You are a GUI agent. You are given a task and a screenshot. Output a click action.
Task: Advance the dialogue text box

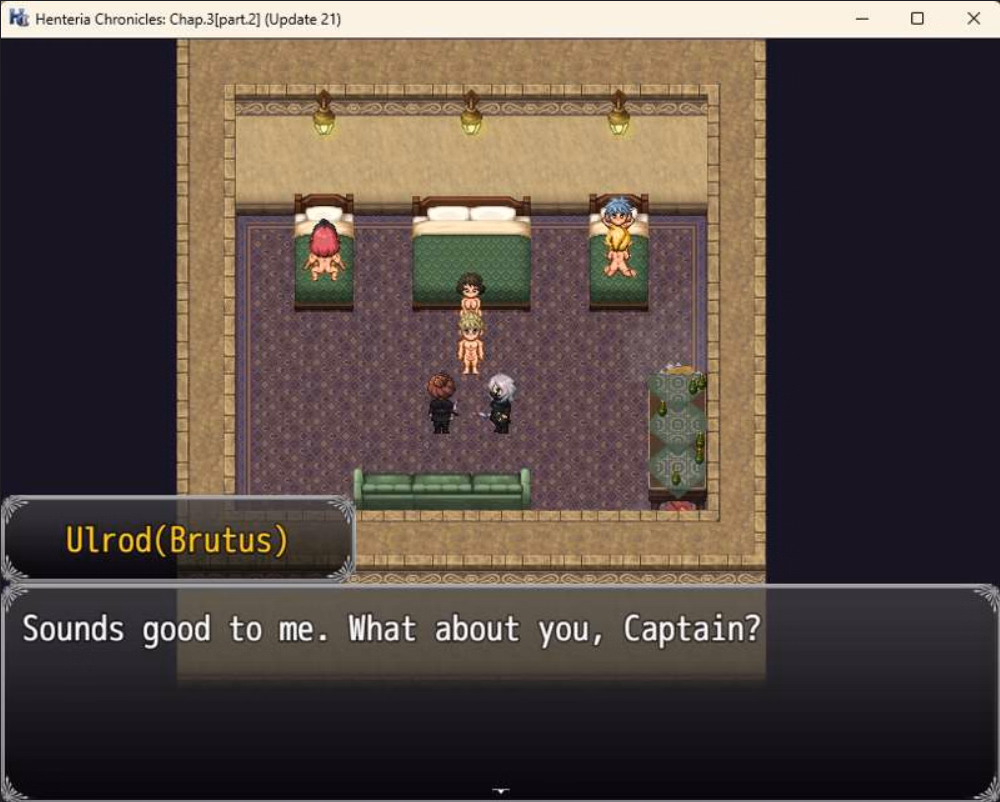click(500, 690)
